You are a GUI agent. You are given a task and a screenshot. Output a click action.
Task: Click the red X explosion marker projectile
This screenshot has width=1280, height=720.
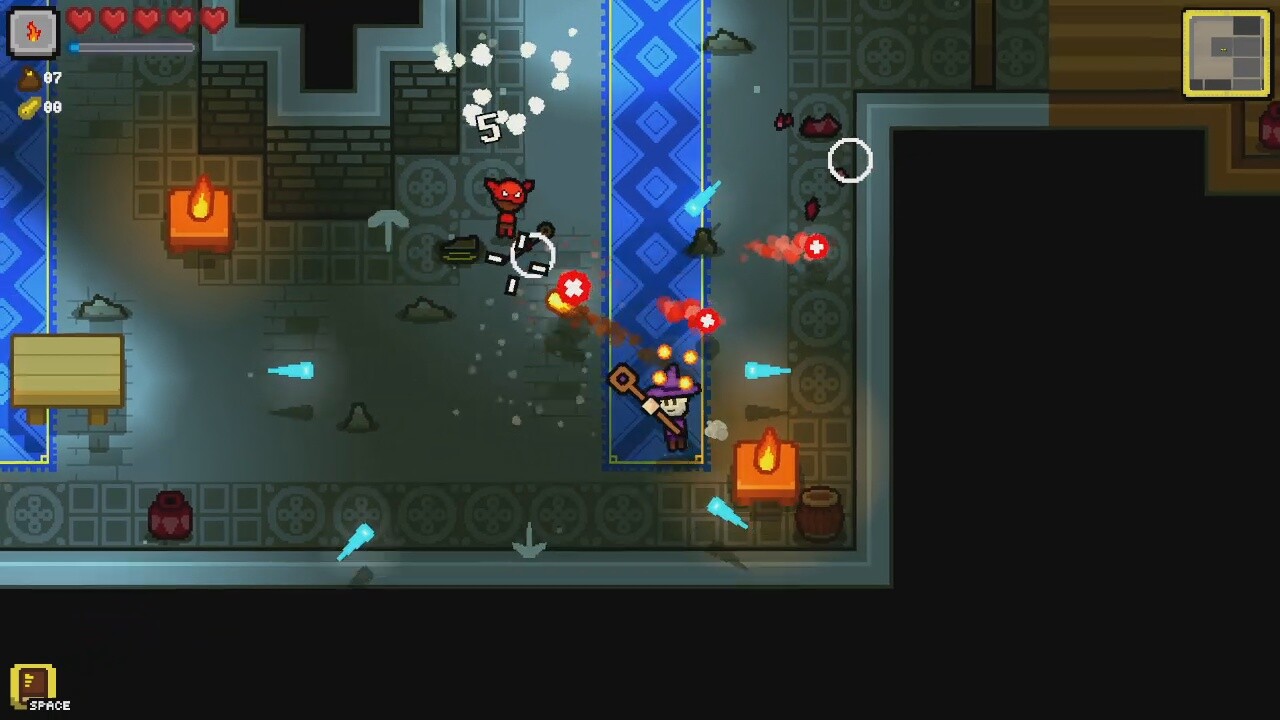click(574, 289)
